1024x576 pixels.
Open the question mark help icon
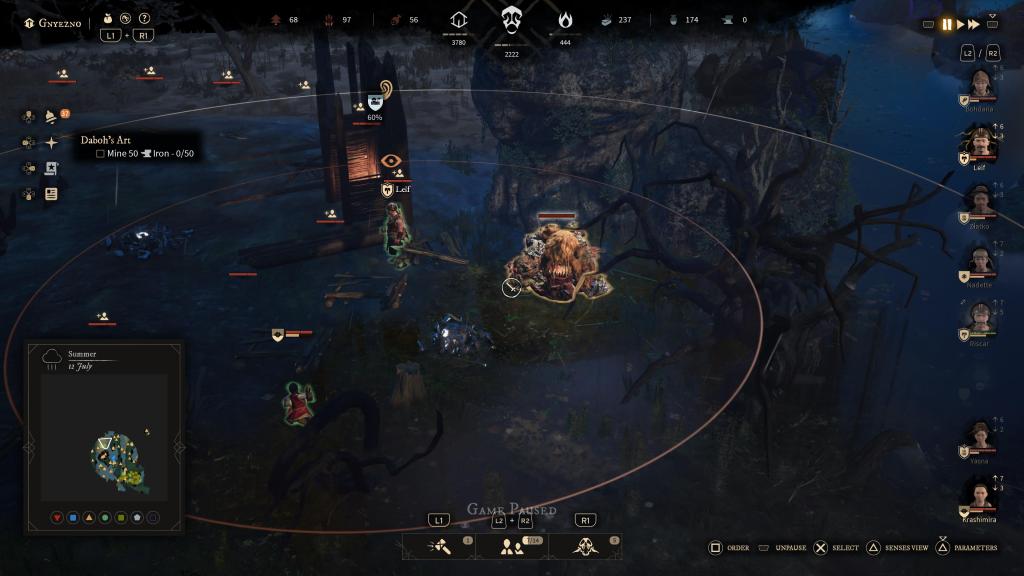[145, 19]
